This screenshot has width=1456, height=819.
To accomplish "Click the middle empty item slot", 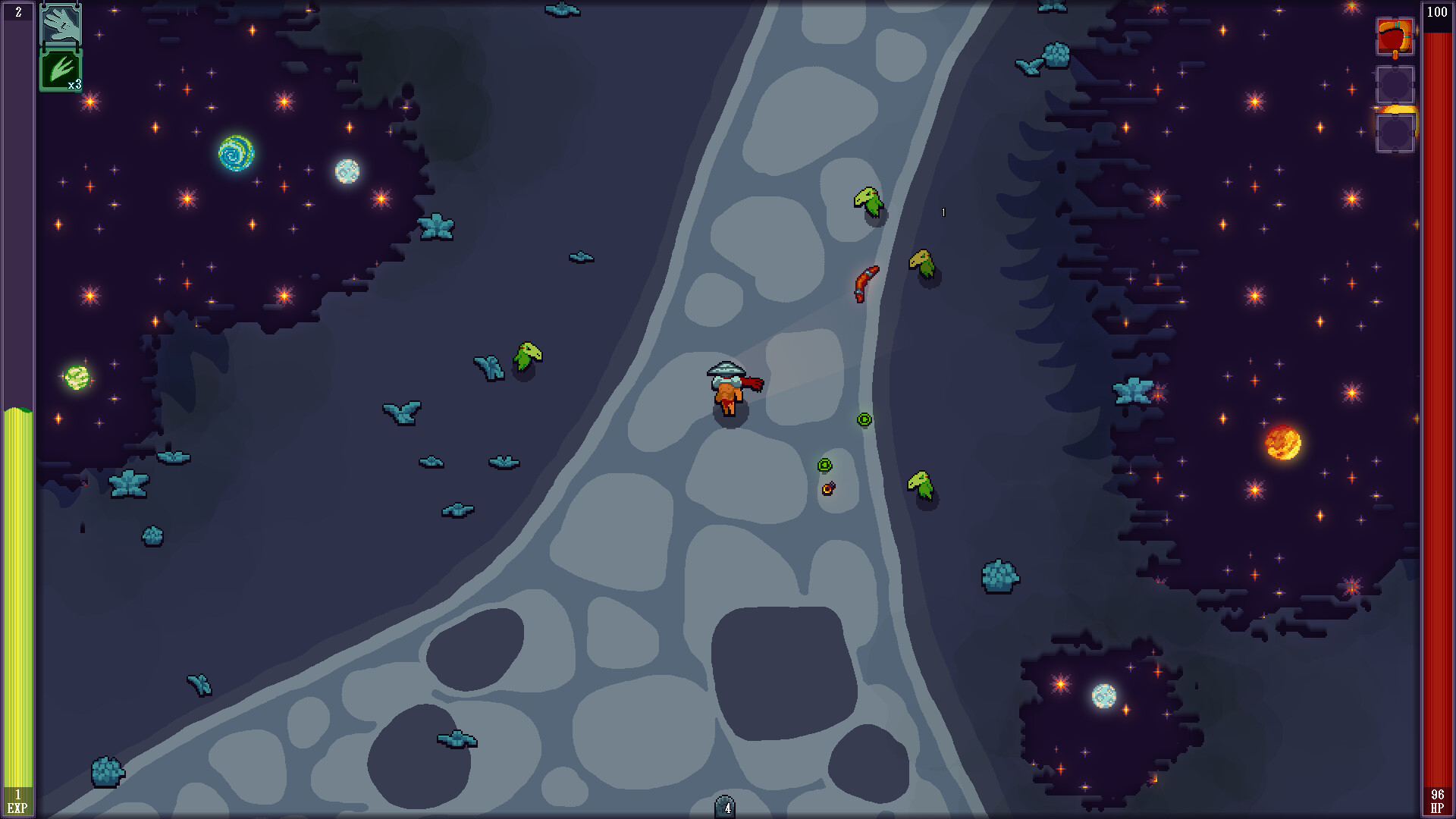I will [x=1395, y=83].
